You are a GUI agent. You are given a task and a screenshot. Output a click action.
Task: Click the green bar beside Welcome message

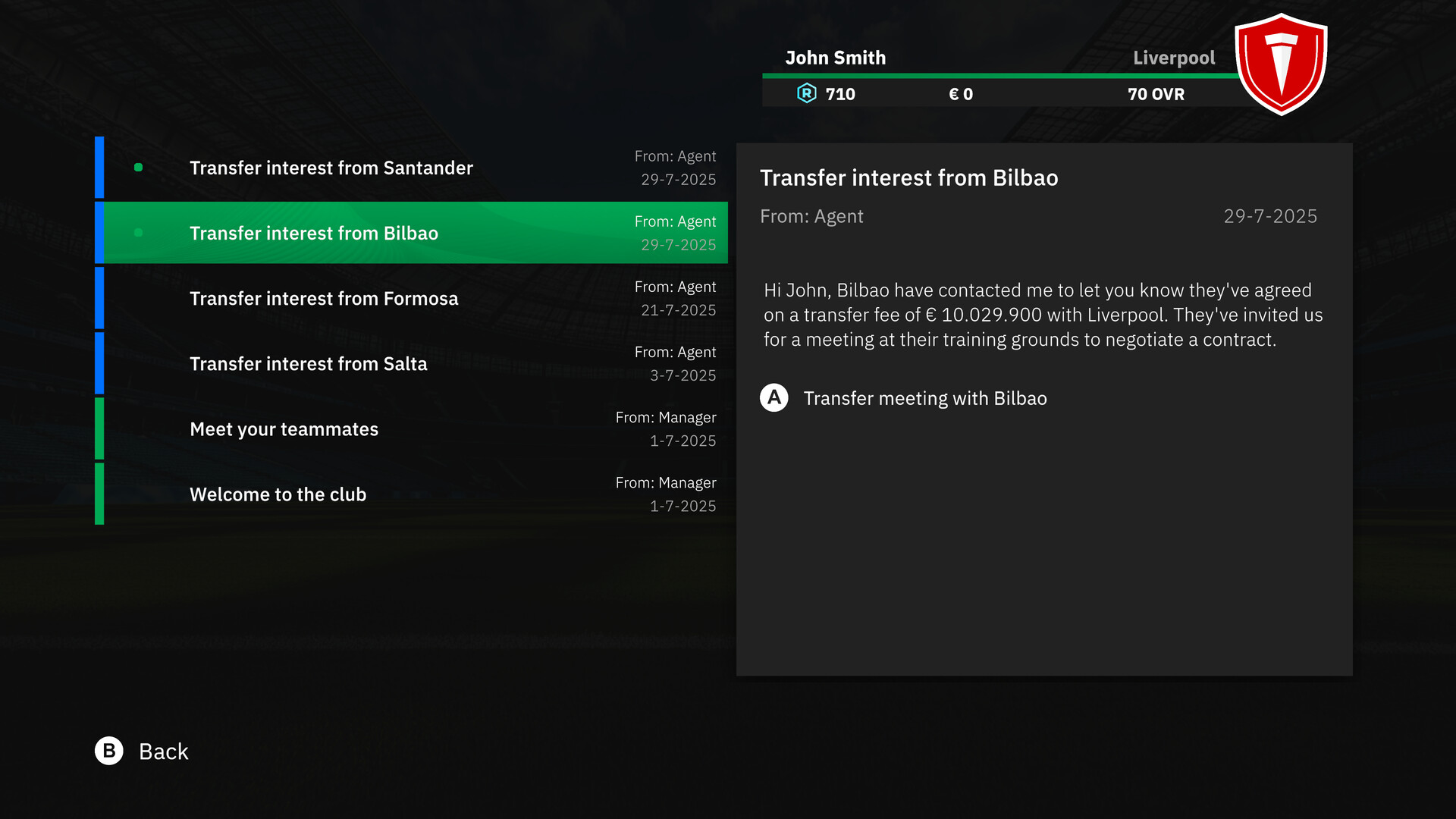(99, 494)
